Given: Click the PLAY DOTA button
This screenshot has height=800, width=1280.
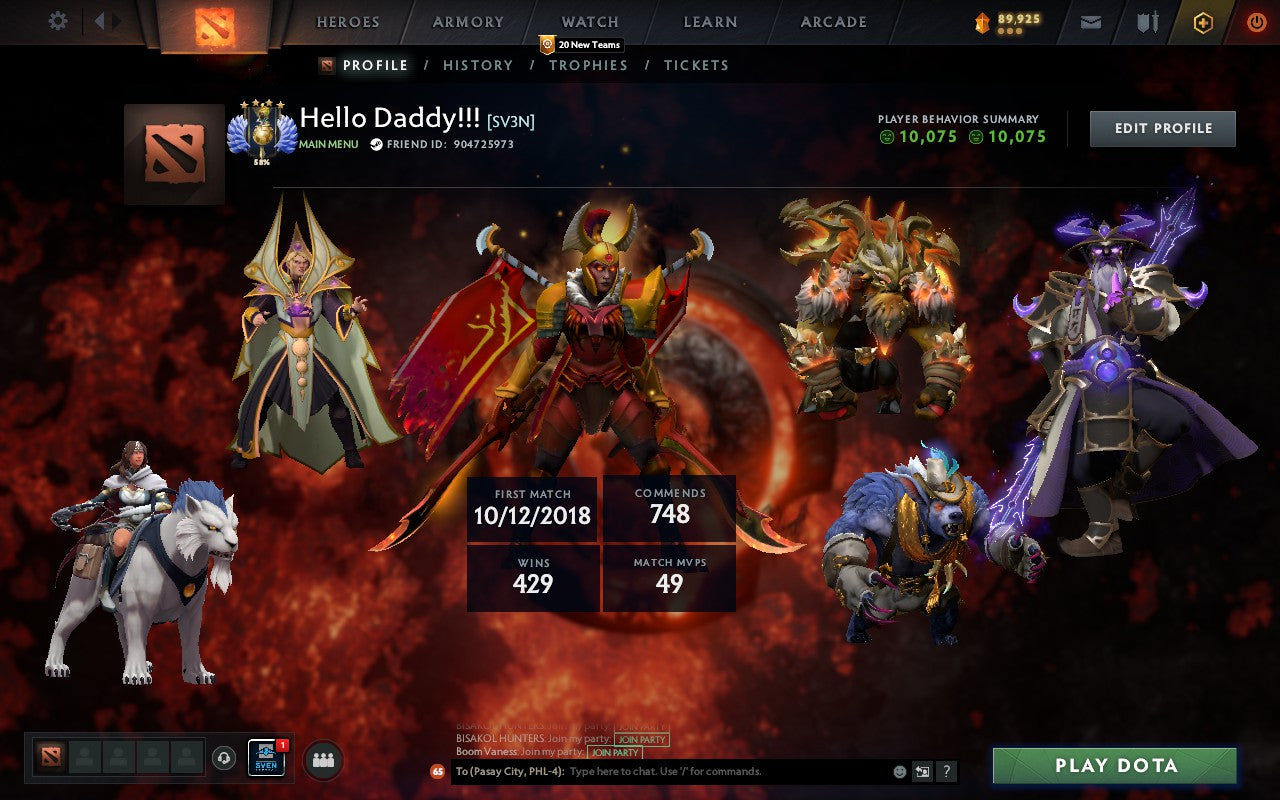Looking at the screenshot, I should coord(1113,766).
